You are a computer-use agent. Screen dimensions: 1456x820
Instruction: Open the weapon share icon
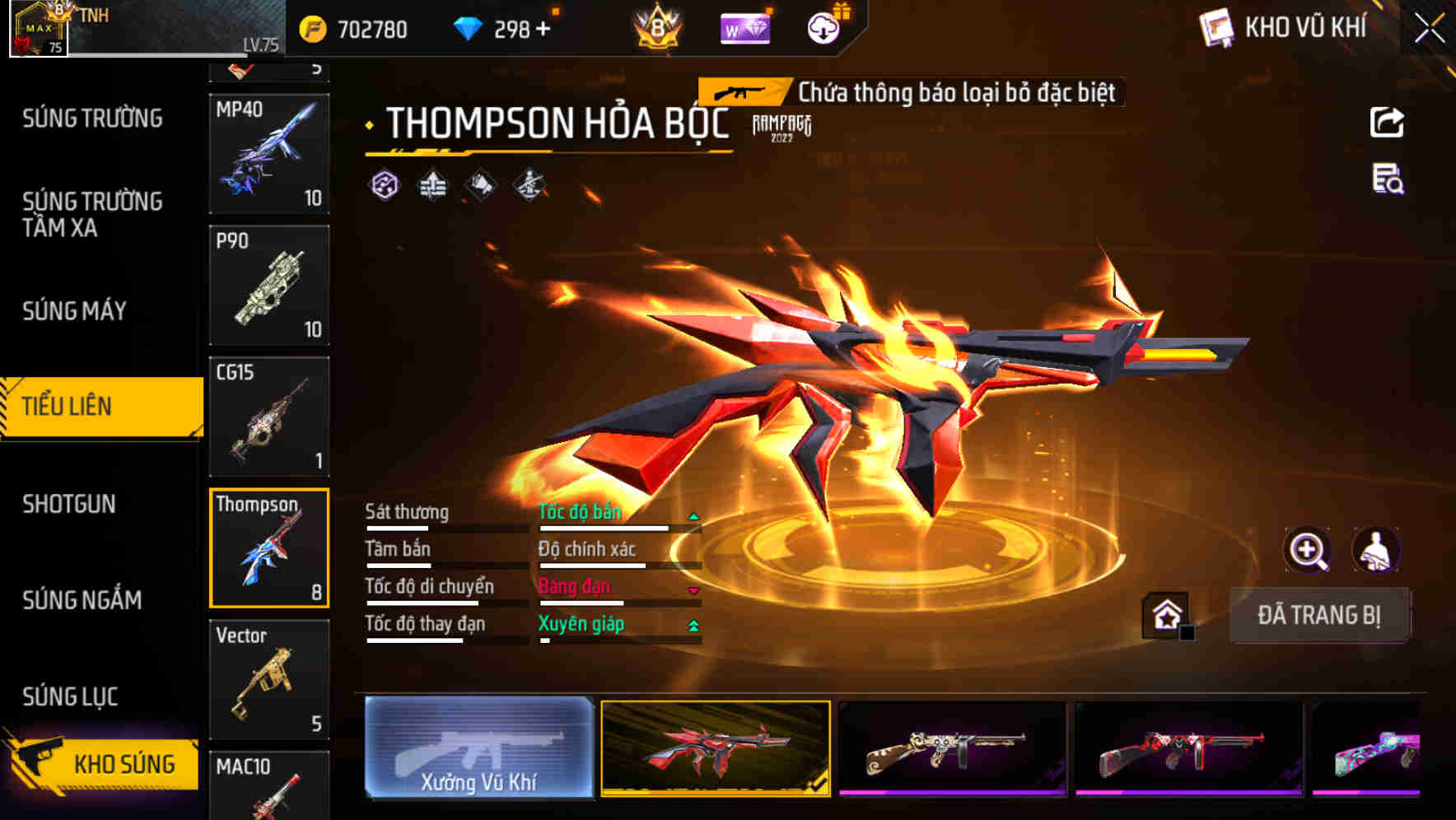1388,122
